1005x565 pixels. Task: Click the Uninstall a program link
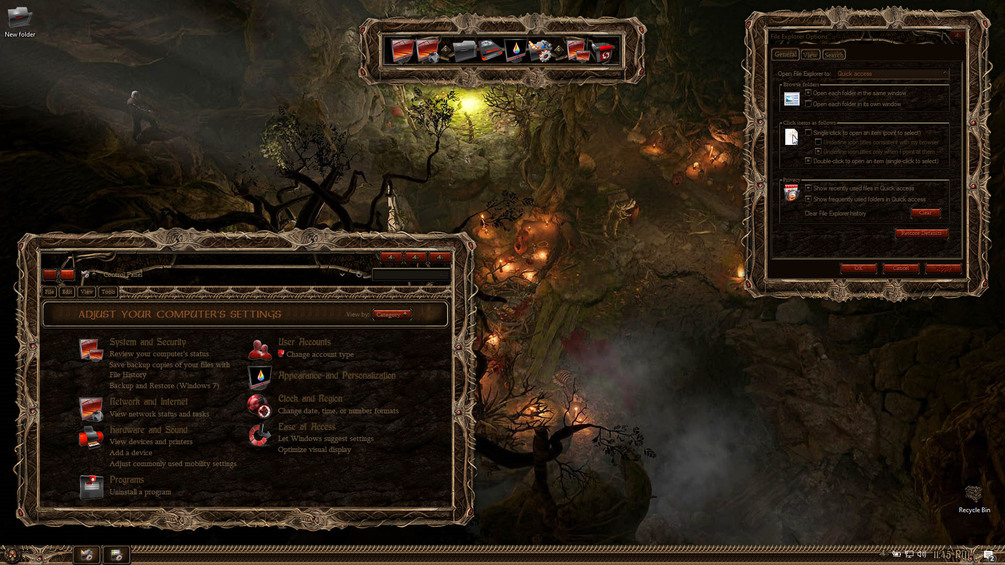[140, 492]
